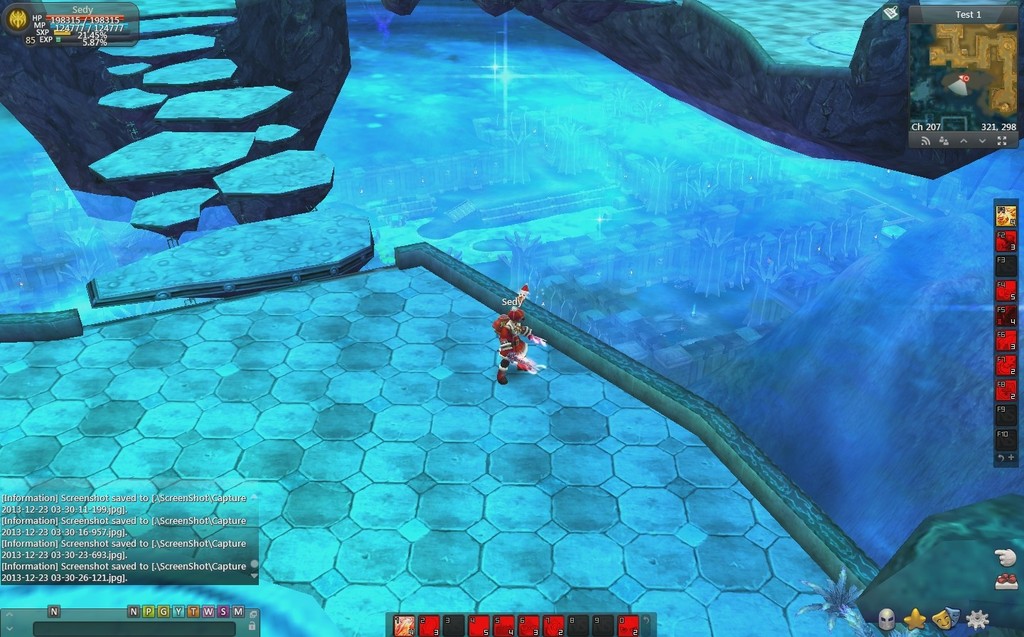This screenshot has width=1024, height=637.
Task: Activate the top gold icon in the side hotbar
Action: pos(1006,215)
